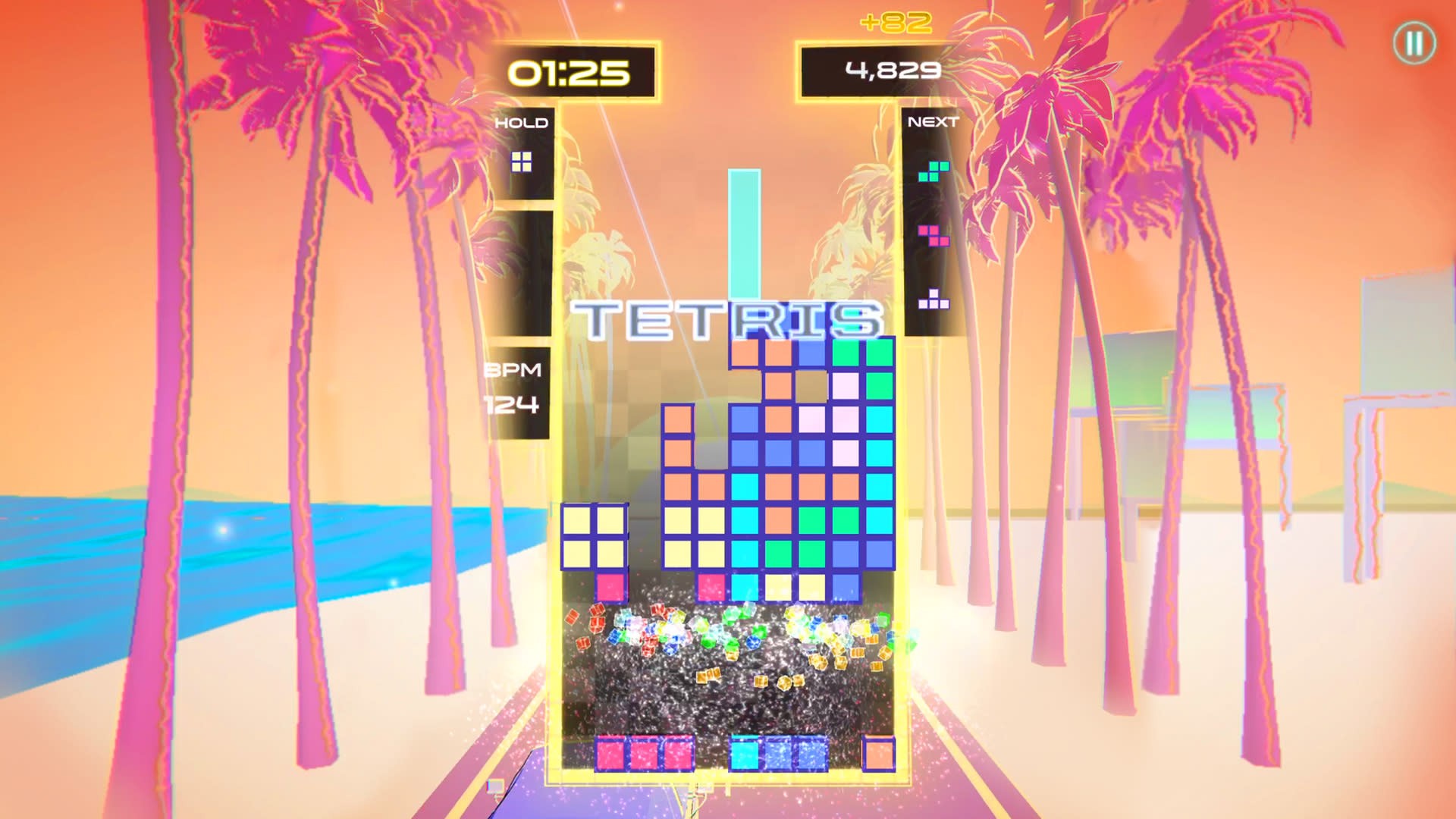The height and width of the screenshot is (819, 1456).
Task: Tap the held square piece in Hold
Action: pyautogui.click(x=522, y=162)
